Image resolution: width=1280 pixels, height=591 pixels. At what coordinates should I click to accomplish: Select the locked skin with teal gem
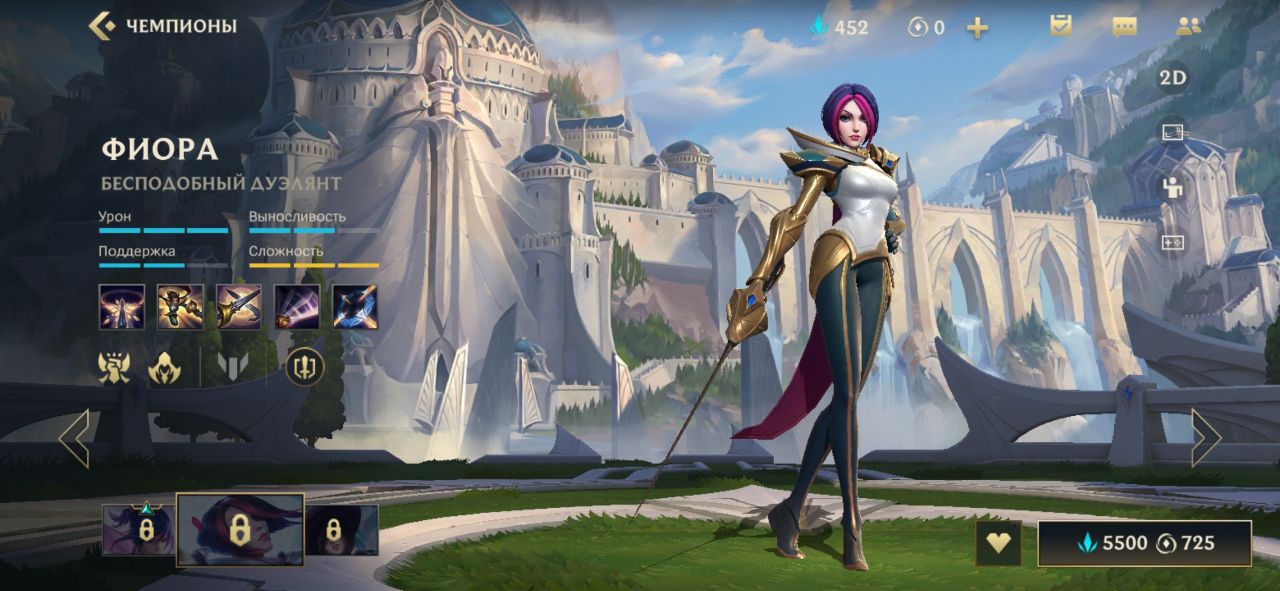click(139, 530)
